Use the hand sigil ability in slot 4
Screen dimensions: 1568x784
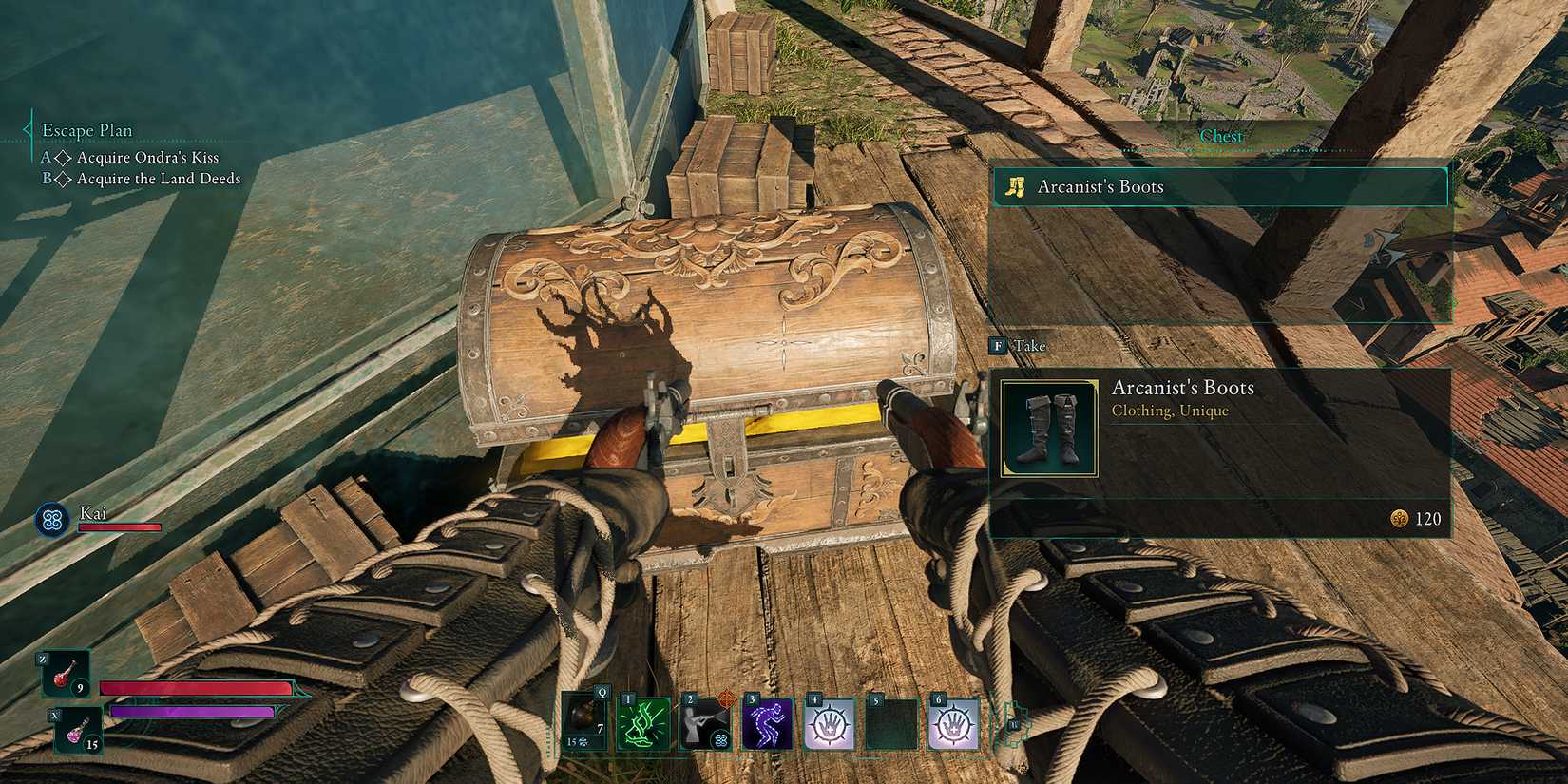click(830, 722)
